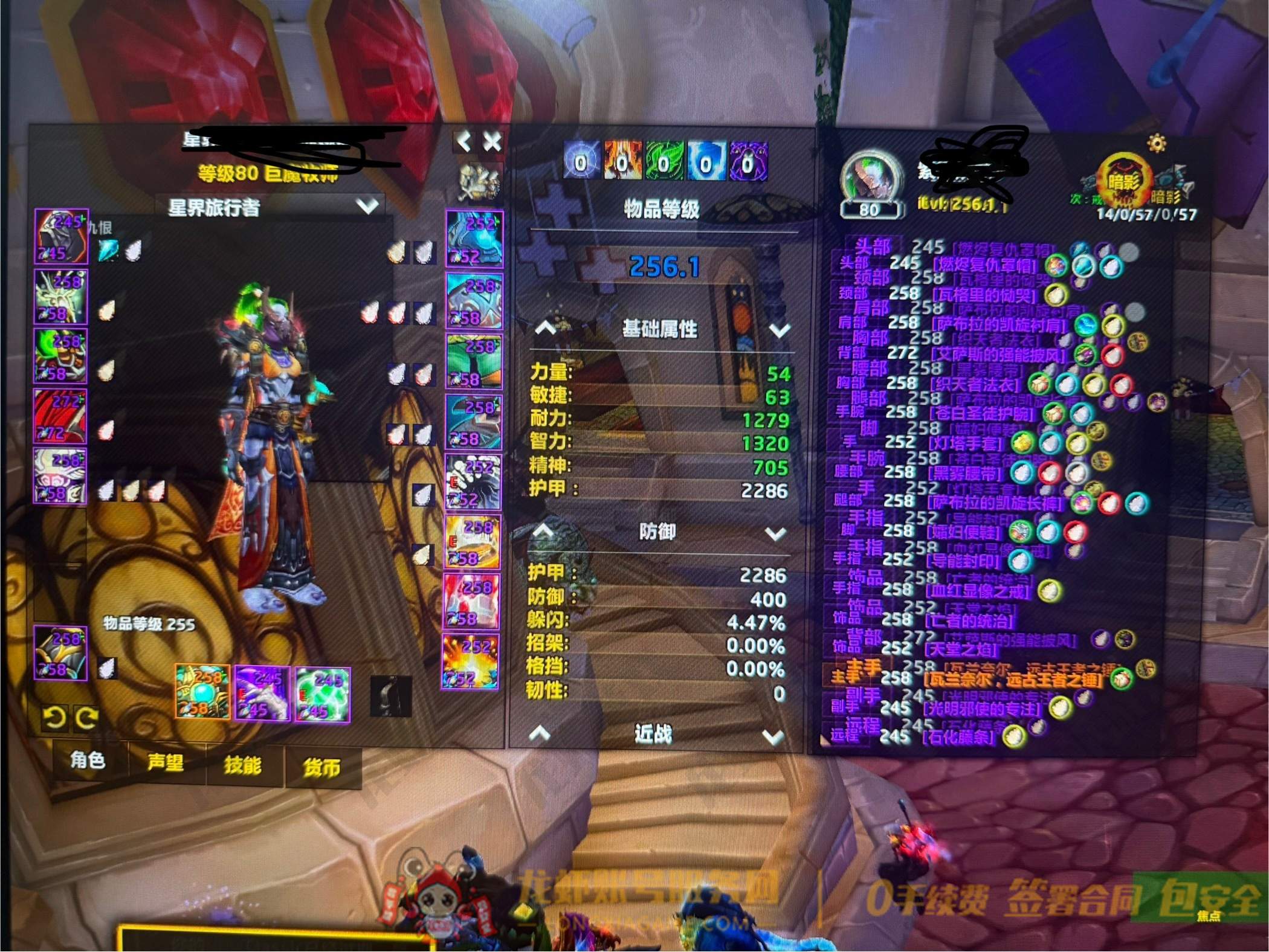The width and height of the screenshot is (1269, 952).
Task: Select the 燃烬复仇罩帽 head item entry
Action: 985,265
